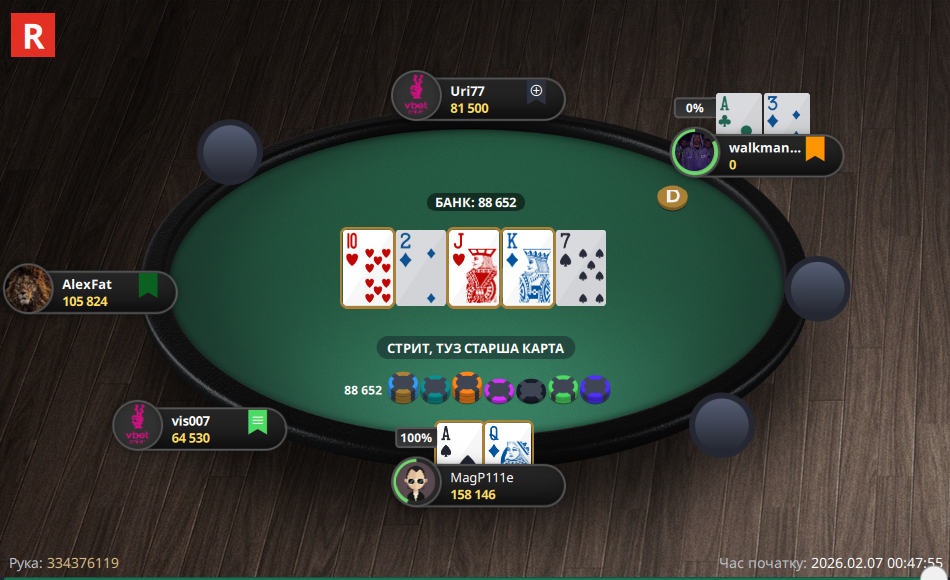Click walkman's purple avatar
This screenshot has width=950, height=580.
point(695,152)
